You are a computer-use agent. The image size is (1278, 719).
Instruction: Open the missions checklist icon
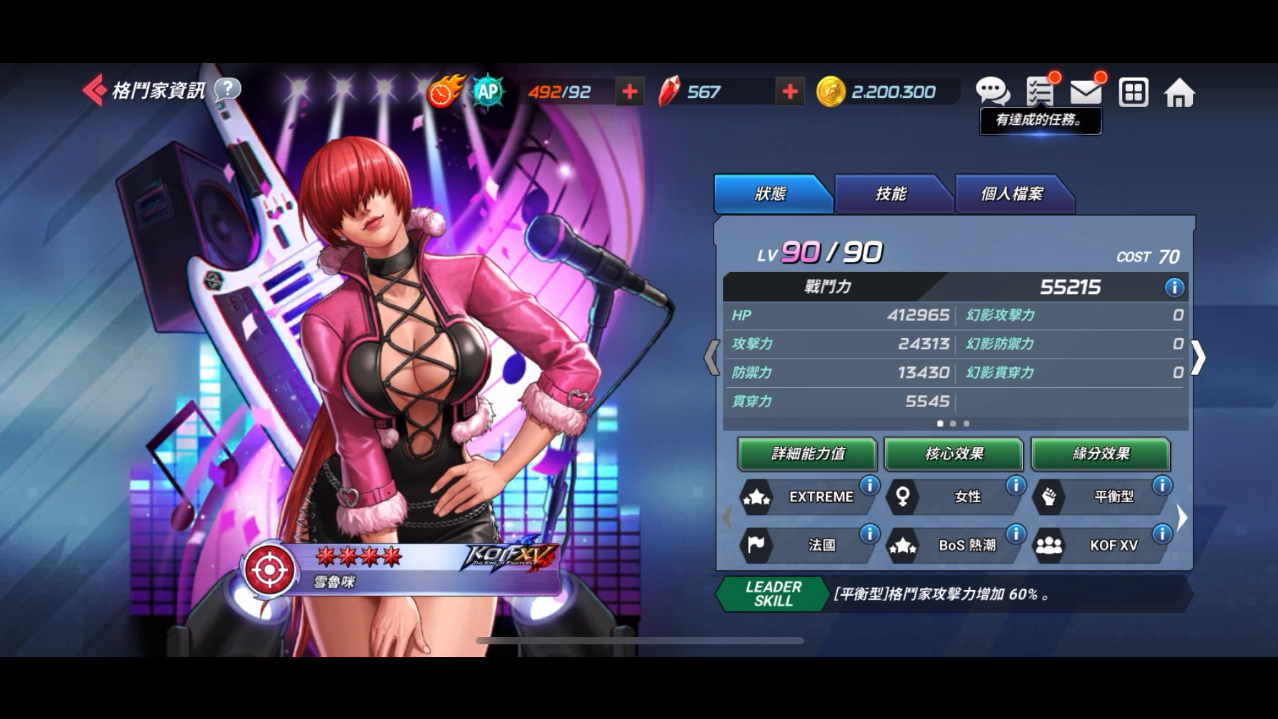pos(1040,92)
